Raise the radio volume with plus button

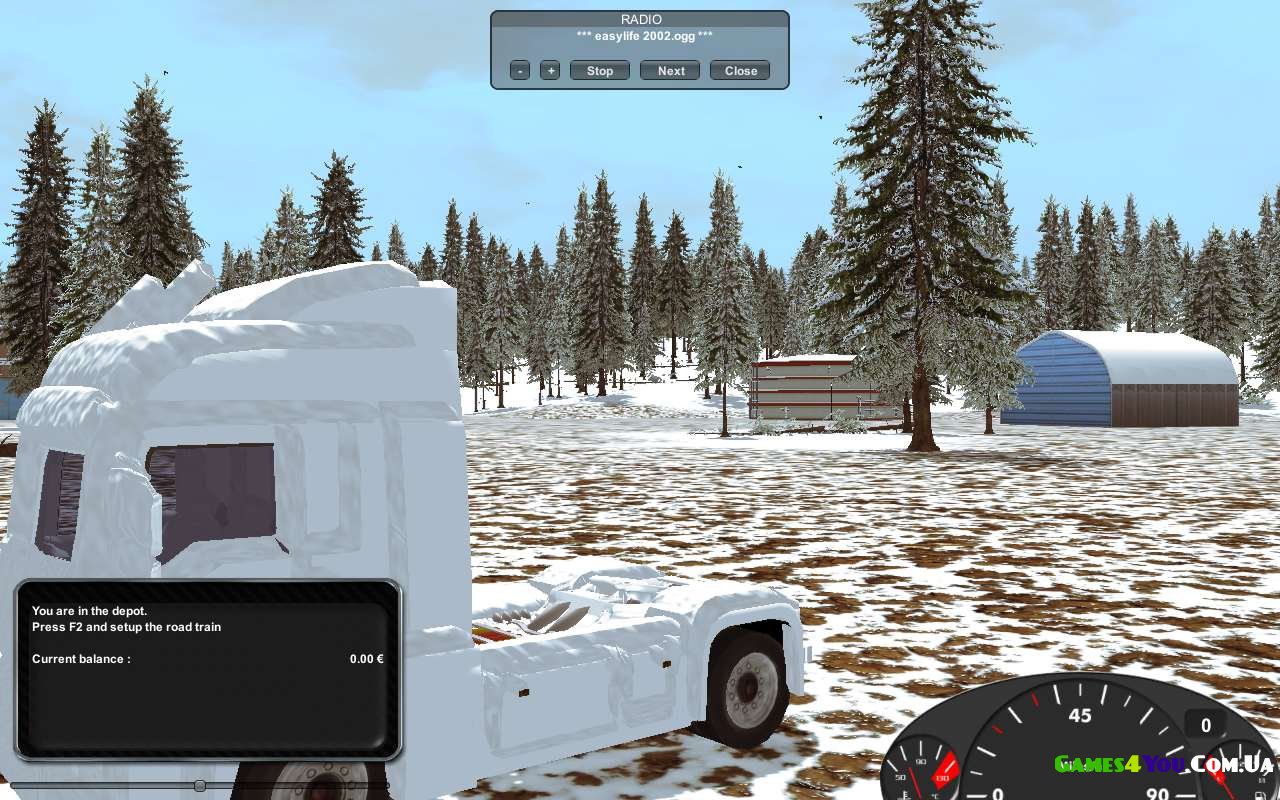550,70
